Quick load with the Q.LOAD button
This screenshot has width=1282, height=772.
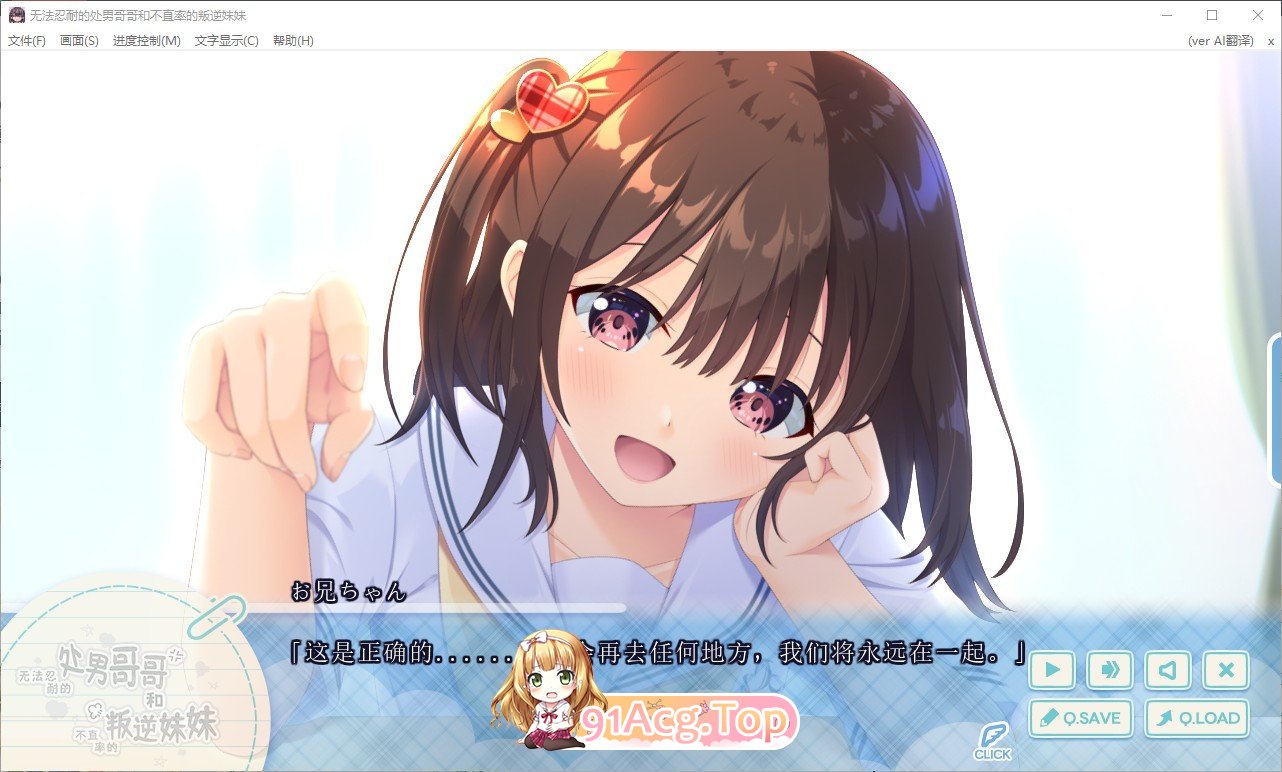tap(1196, 718)
